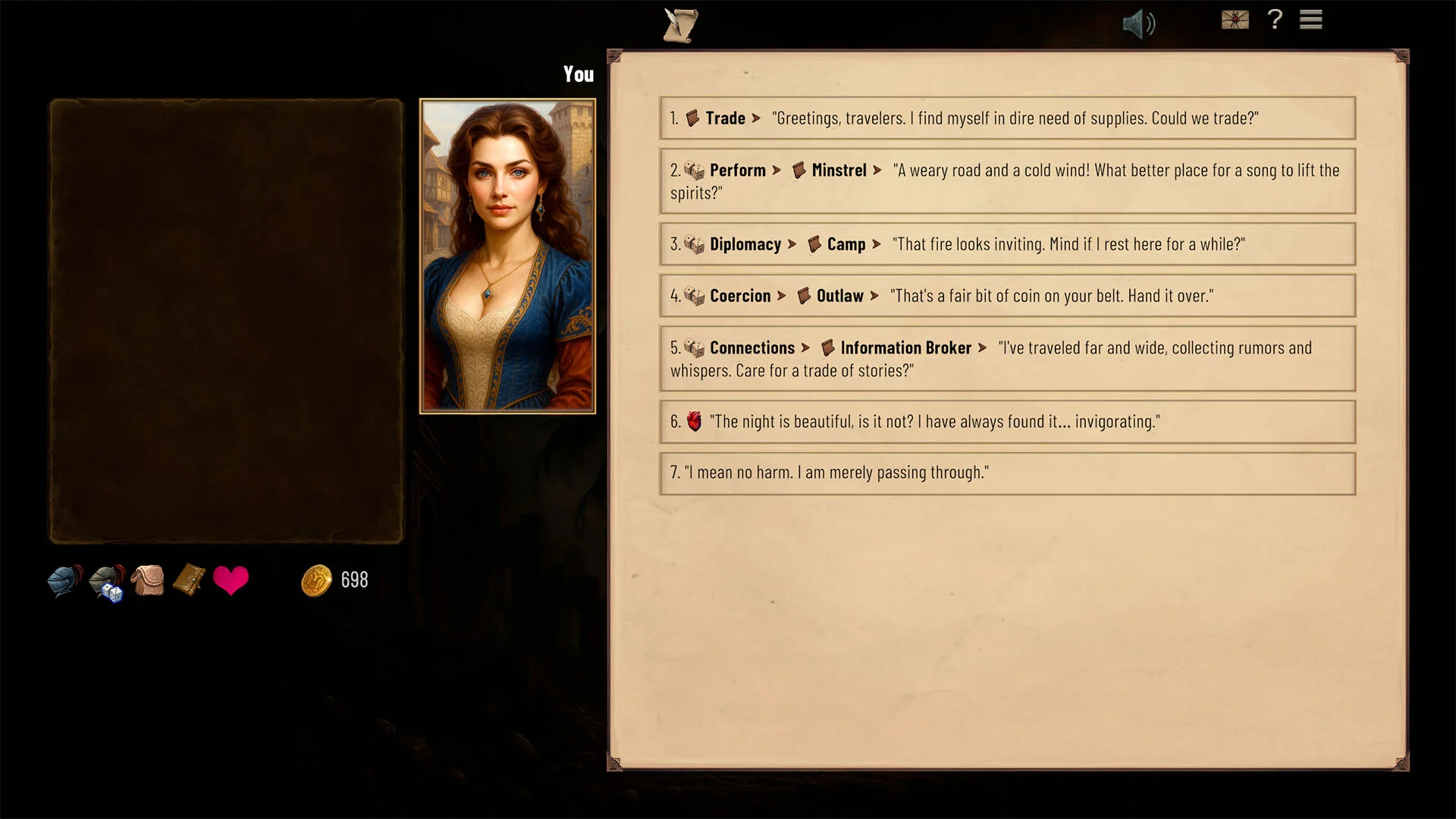Image resolution: width=1456 pixels, height=819 pixels.
Task: Select the Connections Information Broker option
Action: [x=1007, y=359]
